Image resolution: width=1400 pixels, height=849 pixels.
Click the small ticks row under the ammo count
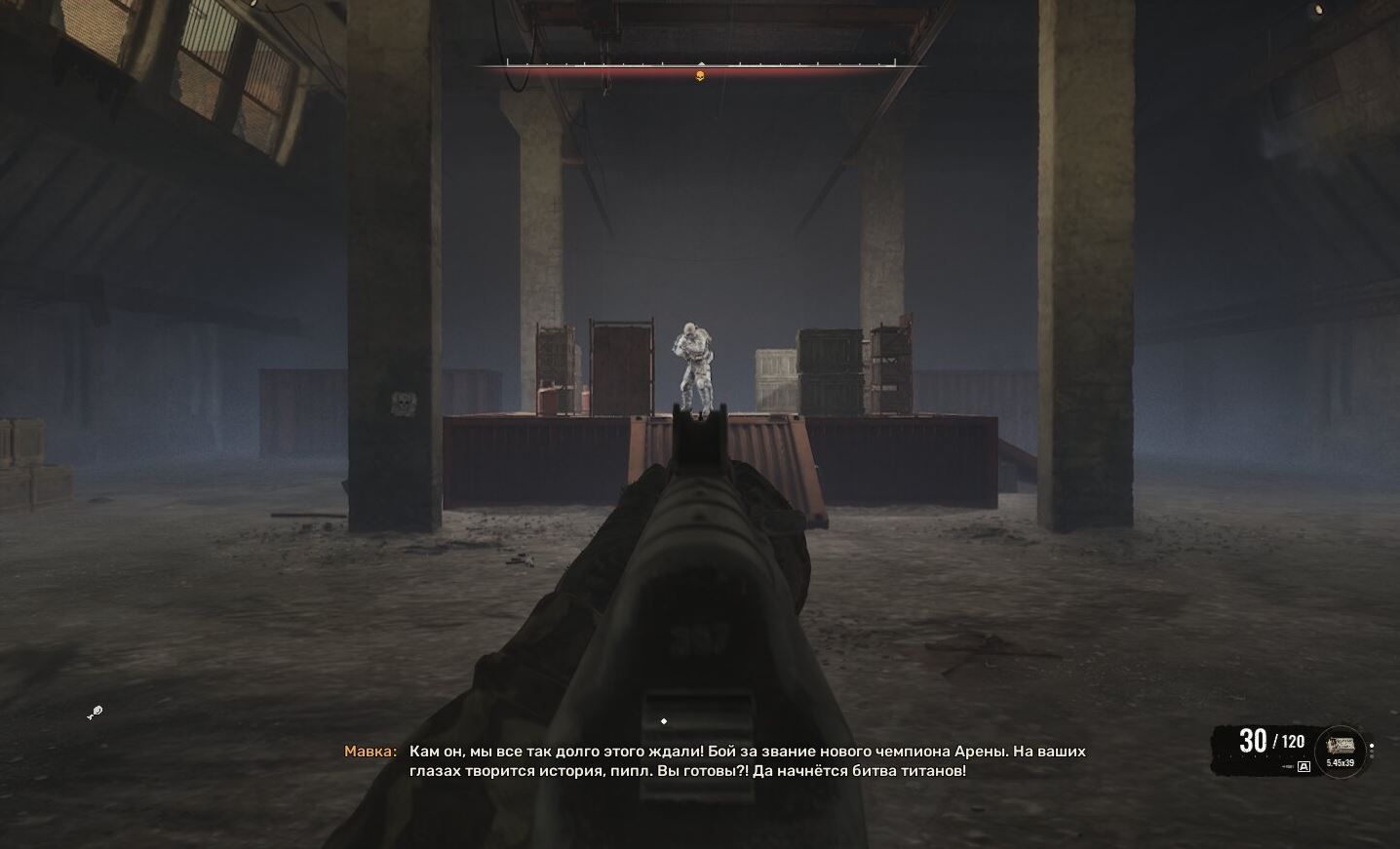(1263, 755)
